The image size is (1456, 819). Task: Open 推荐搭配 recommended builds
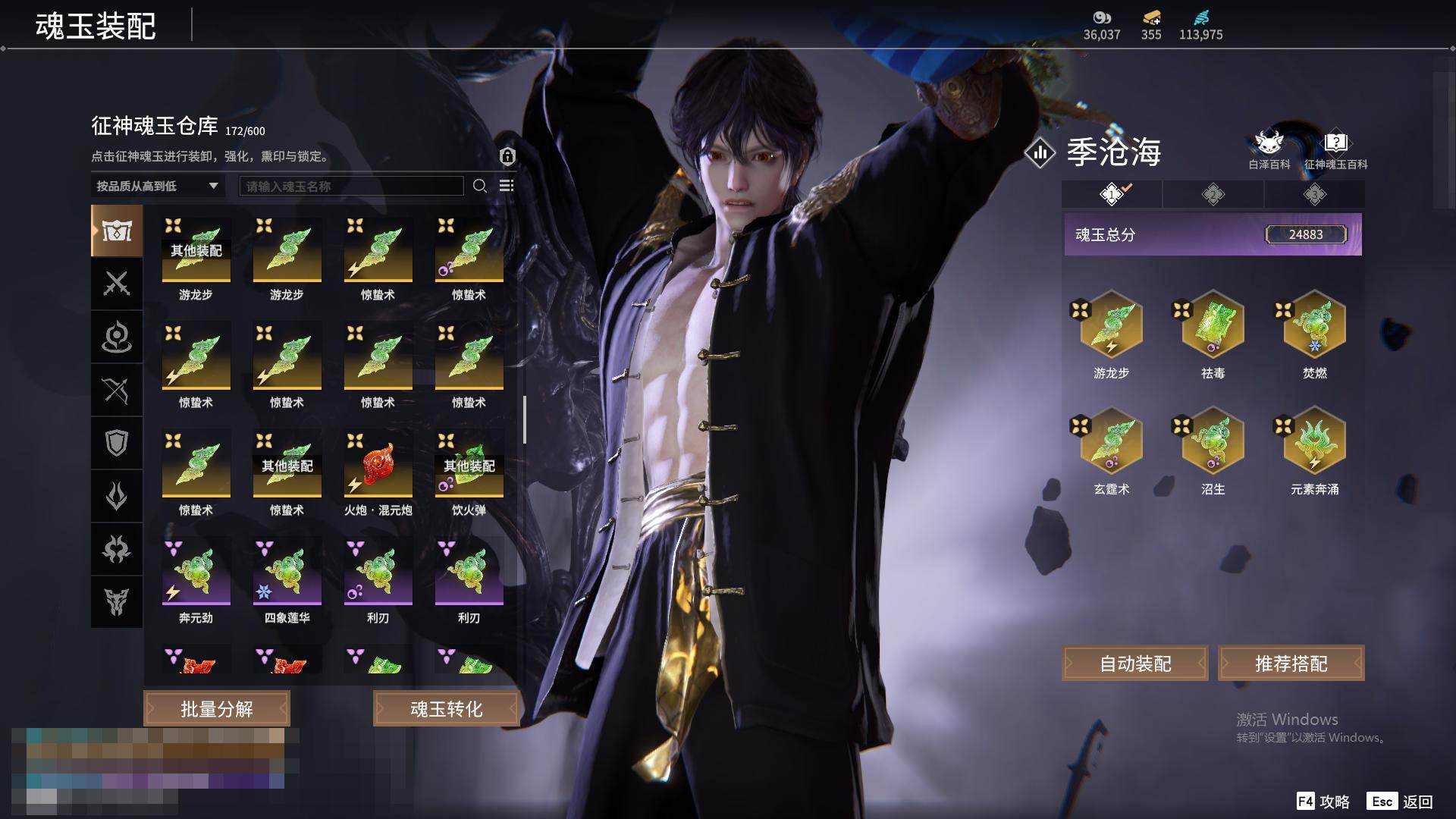click(1291, 664)
